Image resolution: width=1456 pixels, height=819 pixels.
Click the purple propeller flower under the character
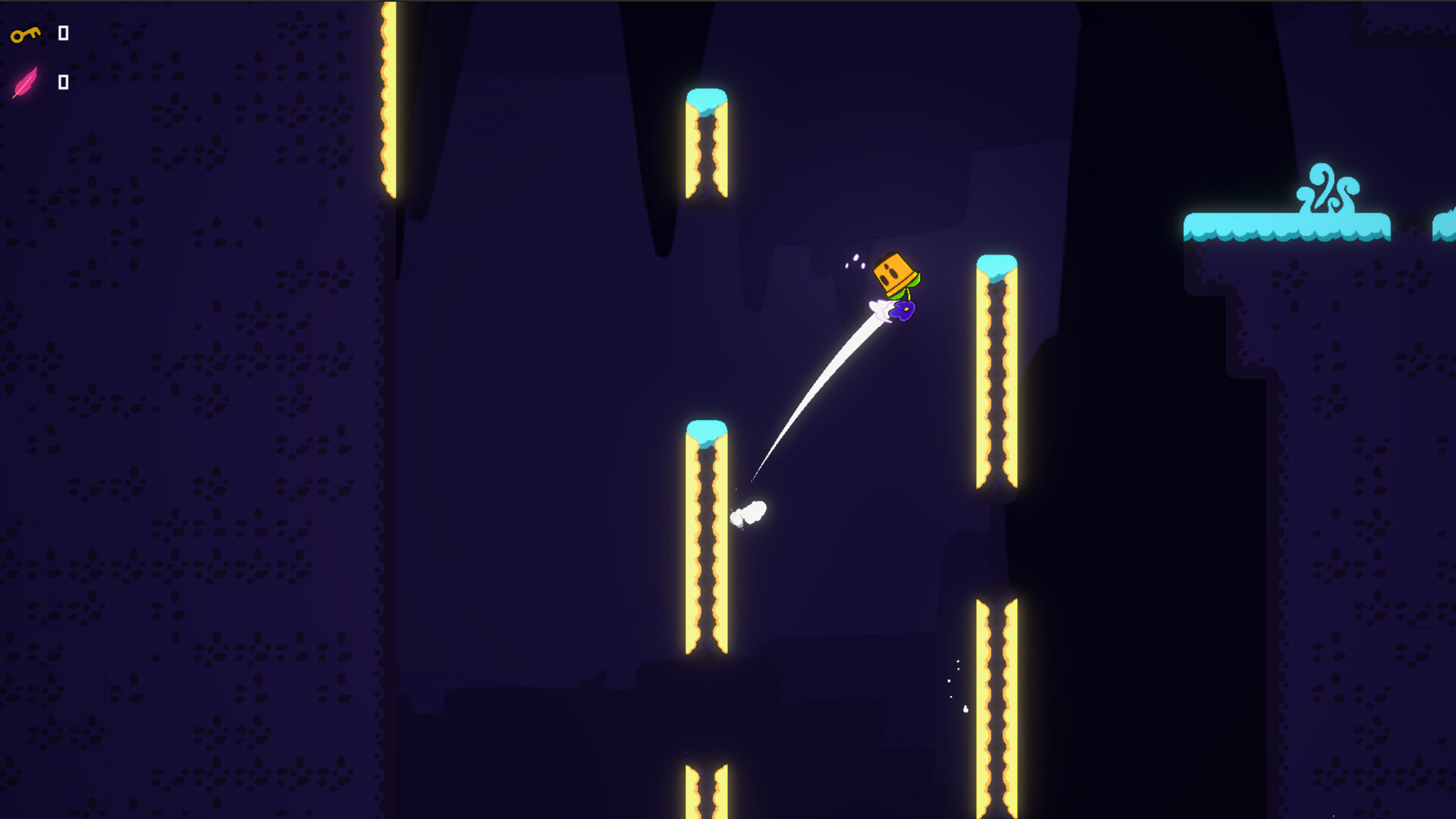pos(902,309)
